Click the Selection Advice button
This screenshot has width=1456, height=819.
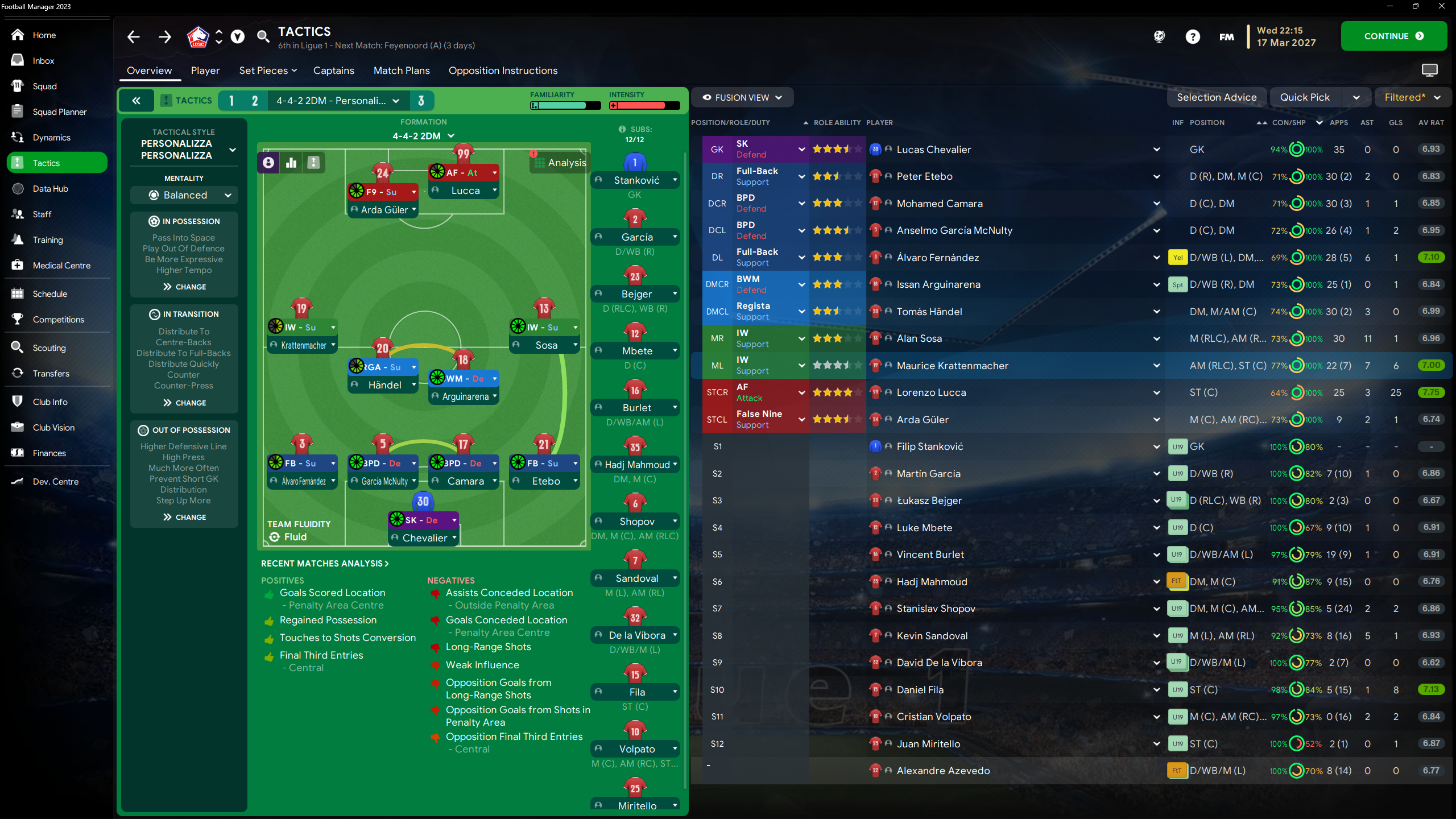click(1217, 97)
